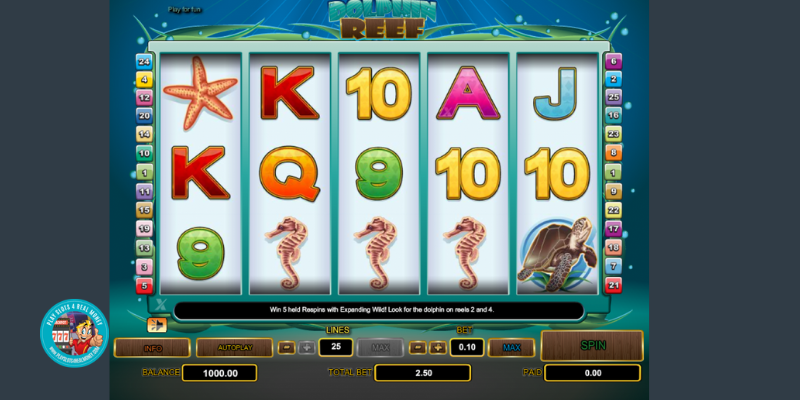Toggle the sound speaker icon
800x400 pixels.
156,324
